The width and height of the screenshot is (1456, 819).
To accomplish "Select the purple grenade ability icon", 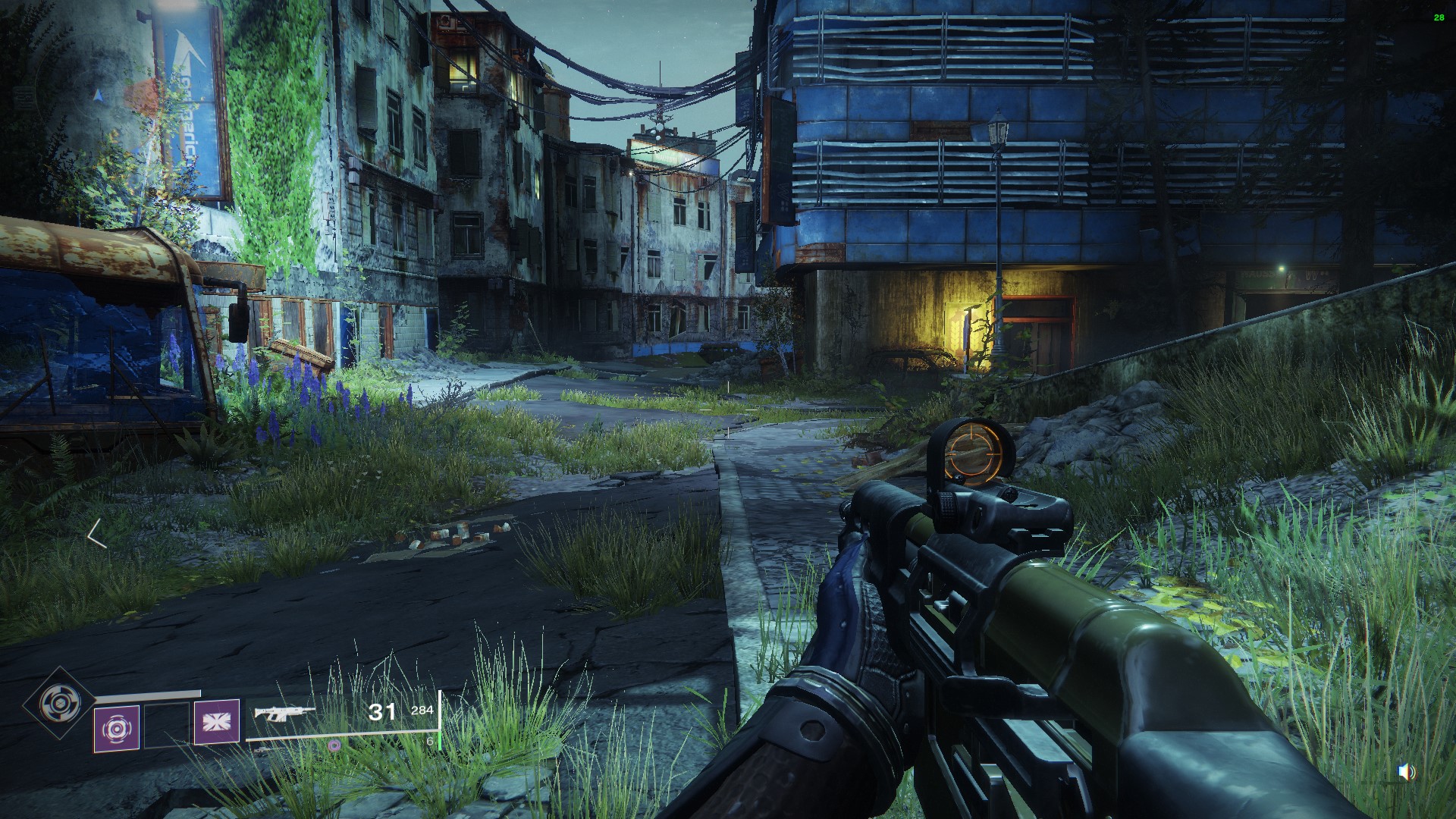I will (117, 728).
